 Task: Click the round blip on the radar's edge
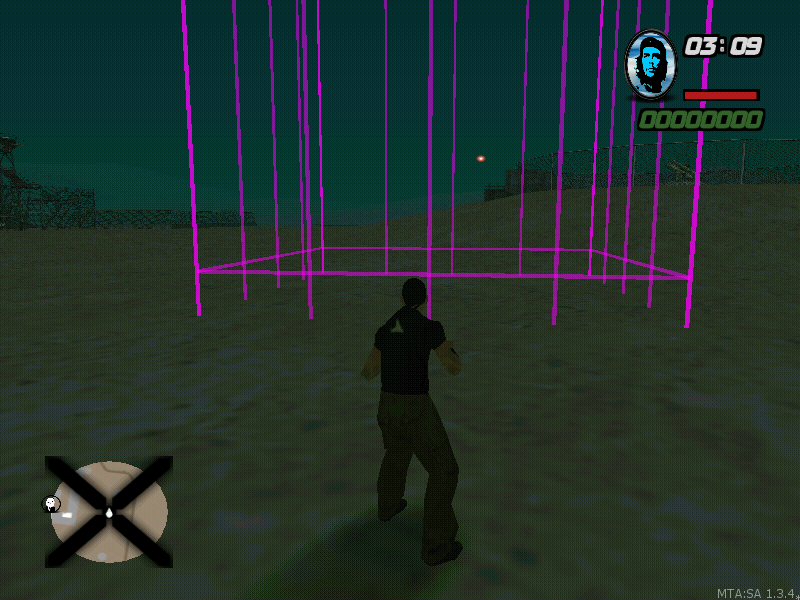[51, 504]
